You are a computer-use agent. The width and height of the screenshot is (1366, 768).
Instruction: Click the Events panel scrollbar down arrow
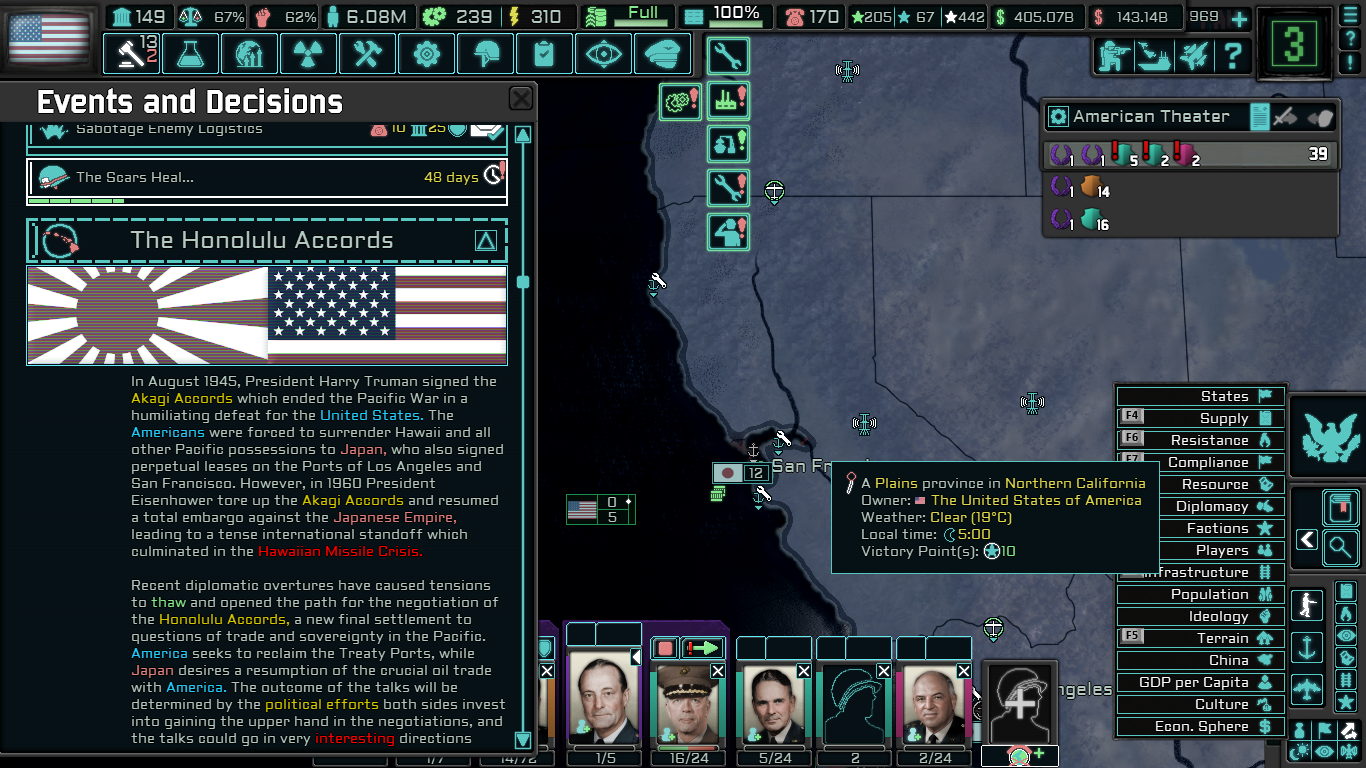(x=522, y=741)
